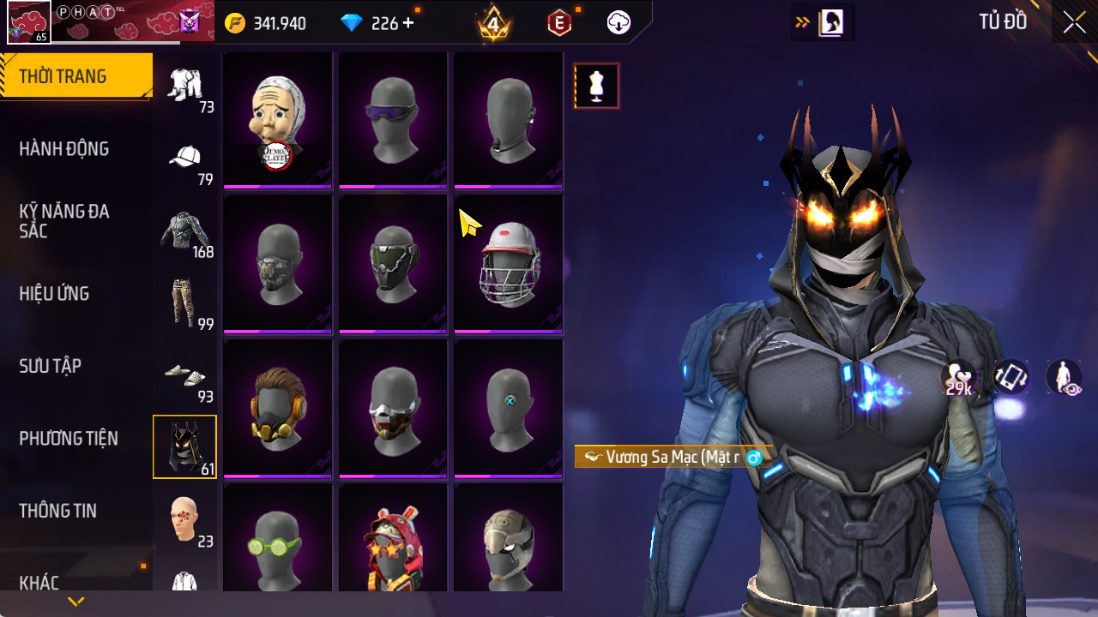Open the Thông Tin tab
Viewport: 1098px width, 617px height.
point(58,511)
